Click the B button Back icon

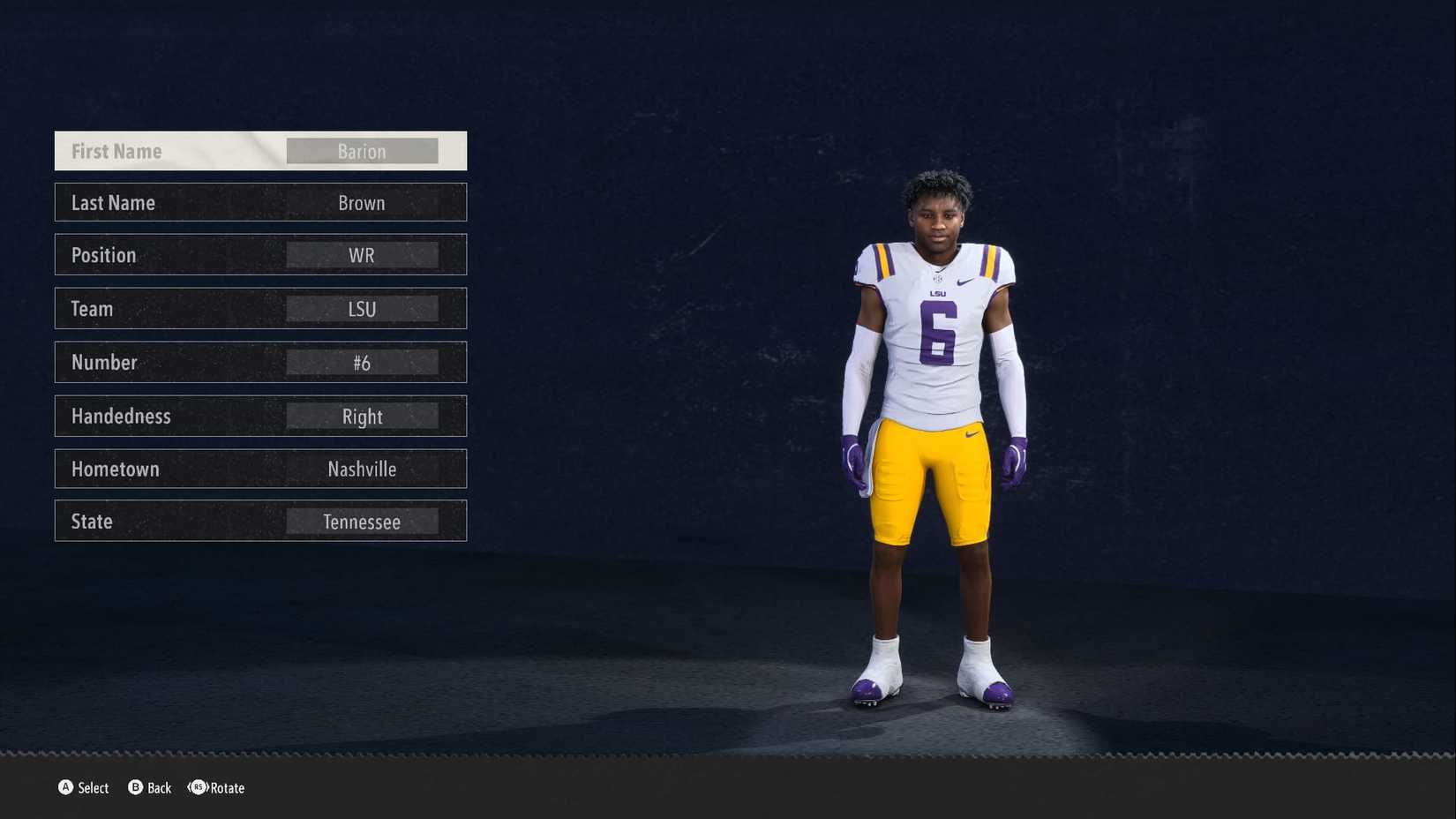coord(137,788)
